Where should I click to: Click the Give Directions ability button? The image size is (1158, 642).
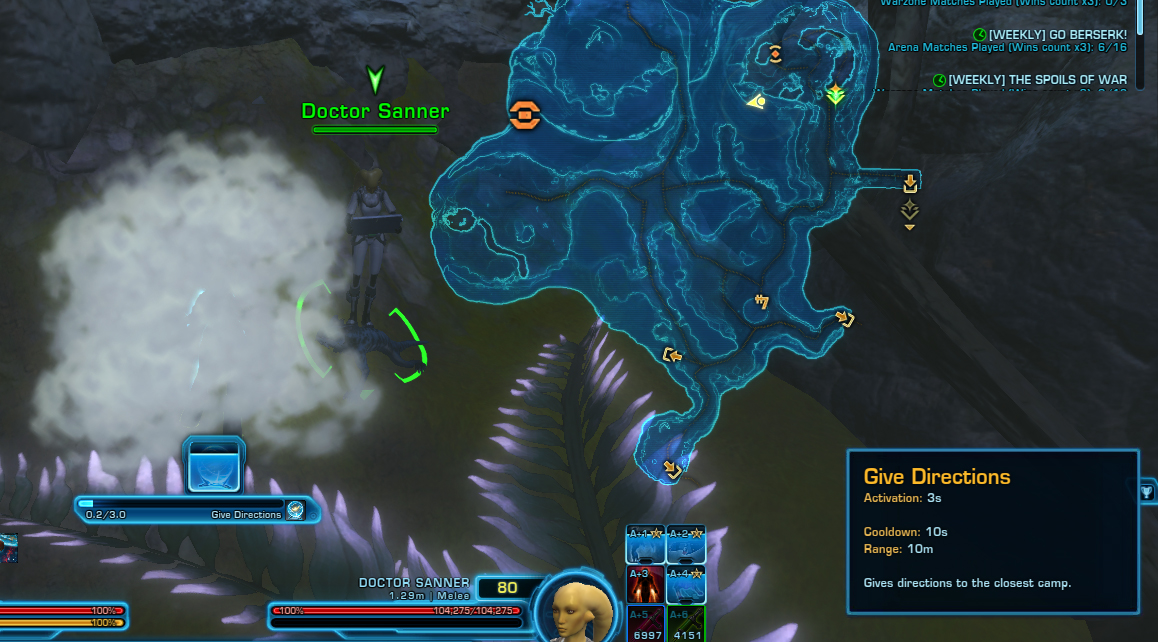tap(215, 465)
